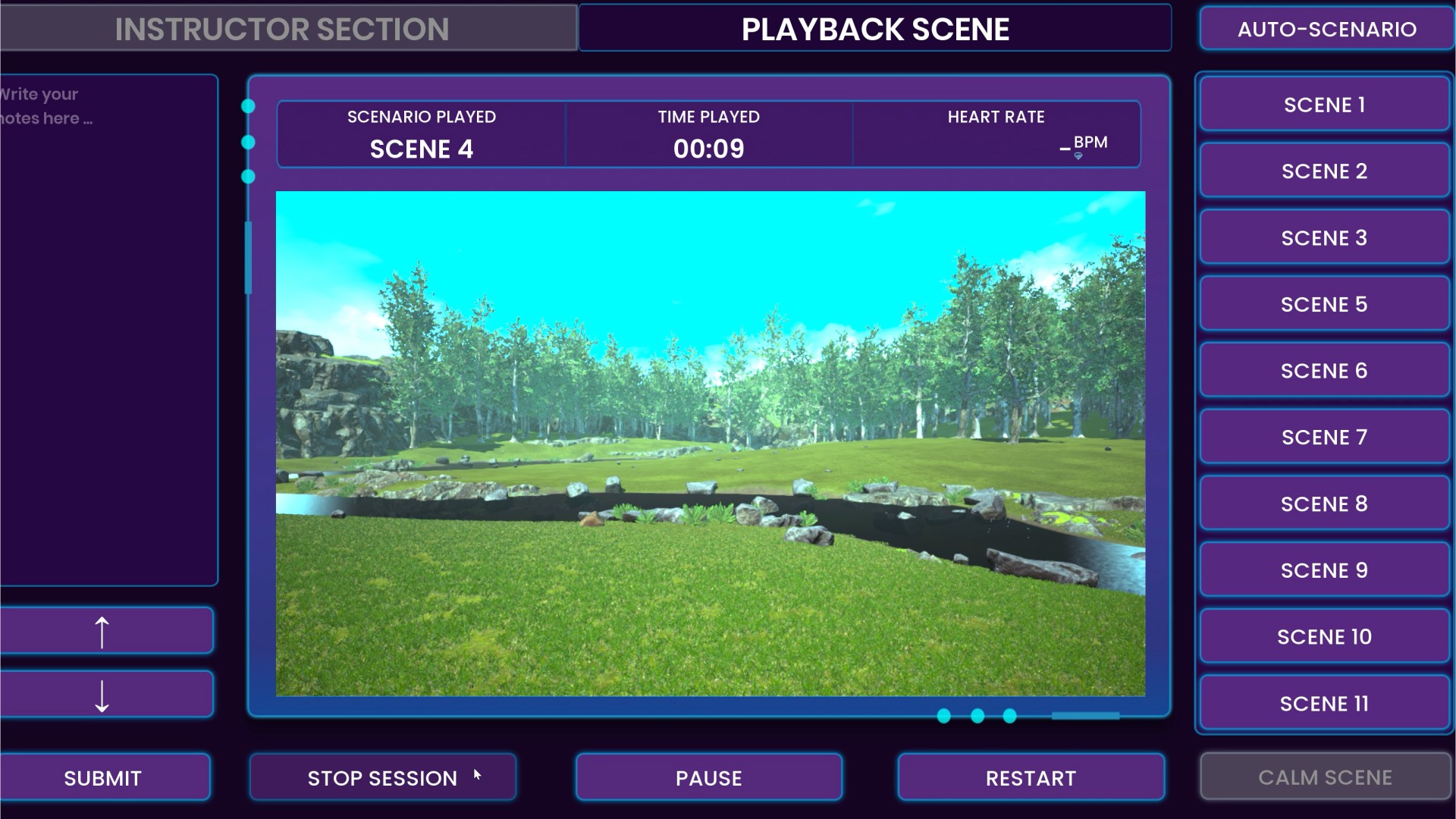Viewport: 1456px width, 819px height.
Task: Select Scene 6
Action: point(1324,371)
